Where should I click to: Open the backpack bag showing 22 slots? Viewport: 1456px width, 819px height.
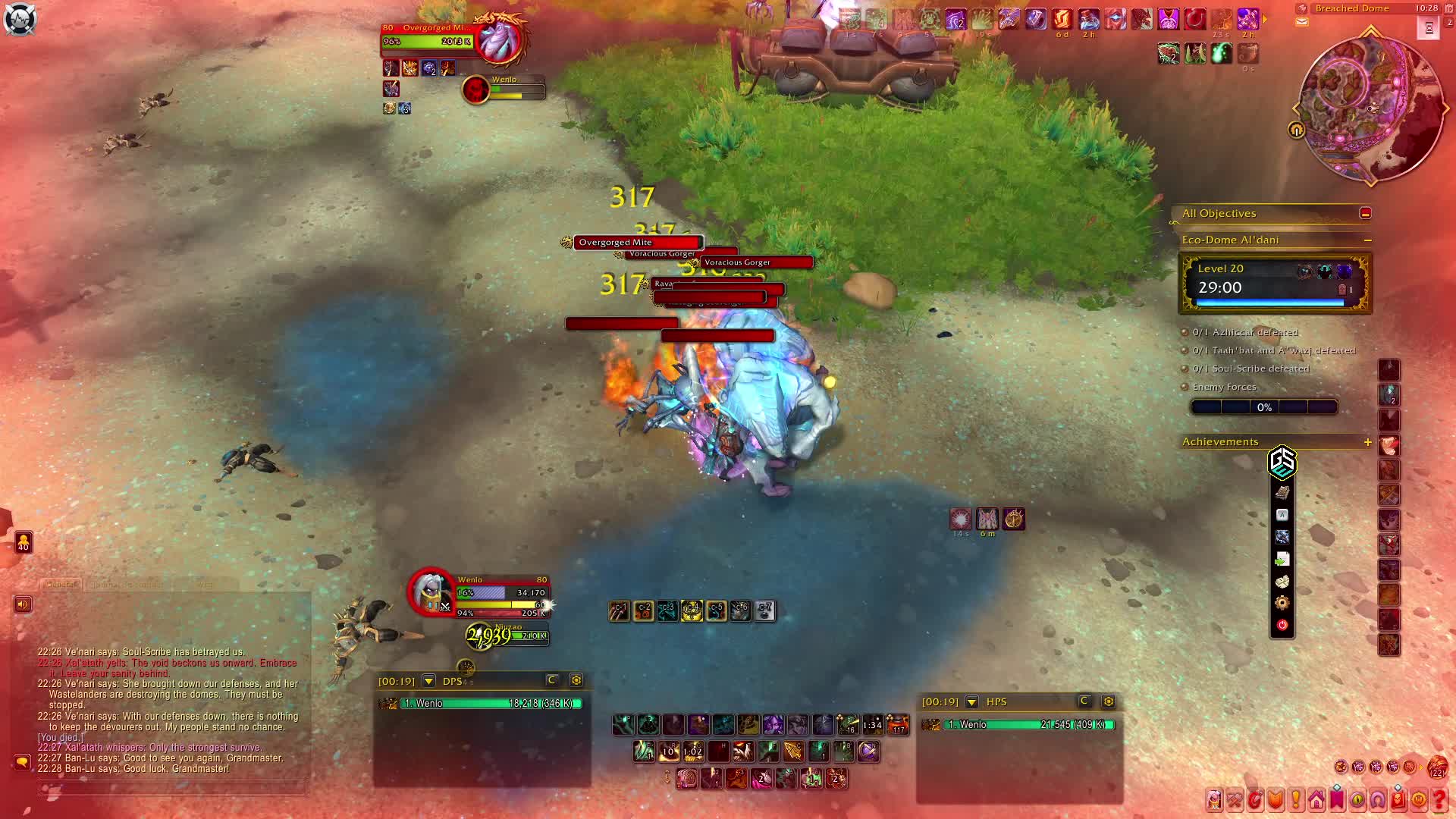[x=1437, y=767]
